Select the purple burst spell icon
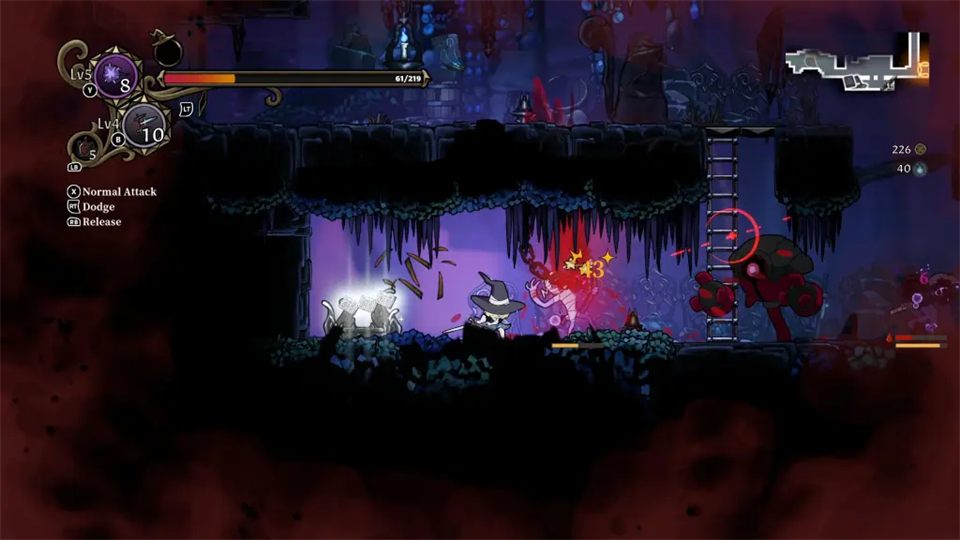The height and width of the screenshot is (540, 960). click(118, 78)
